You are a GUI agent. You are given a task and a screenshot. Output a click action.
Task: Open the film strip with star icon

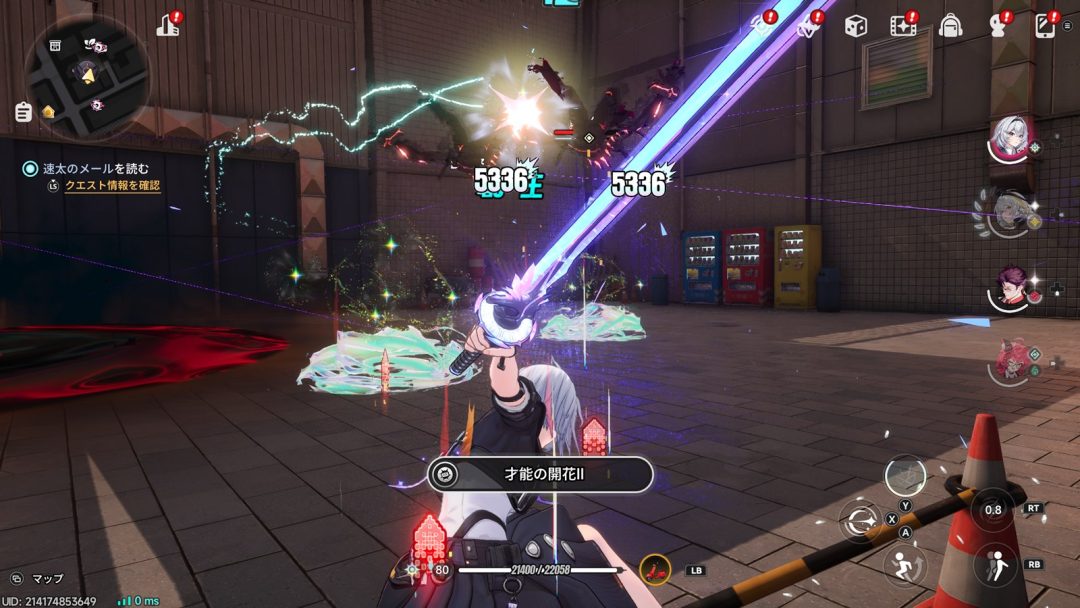[x=903, y=27]
